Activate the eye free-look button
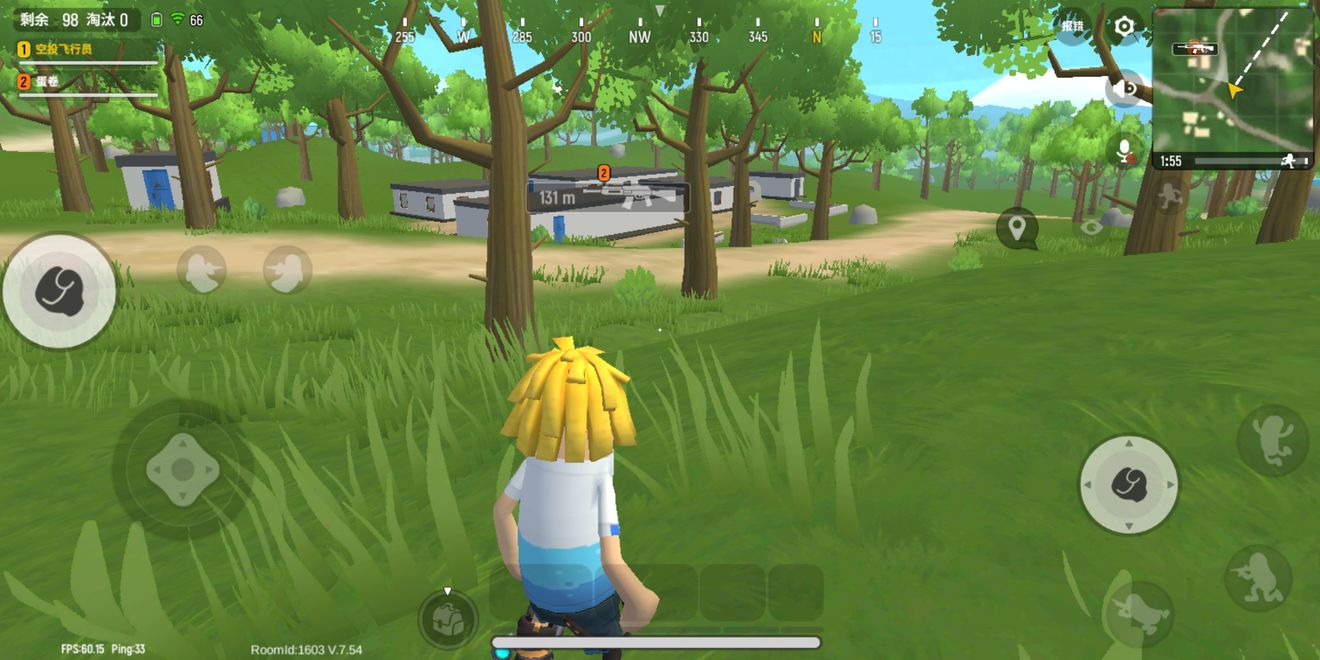 pos(1091,227)
